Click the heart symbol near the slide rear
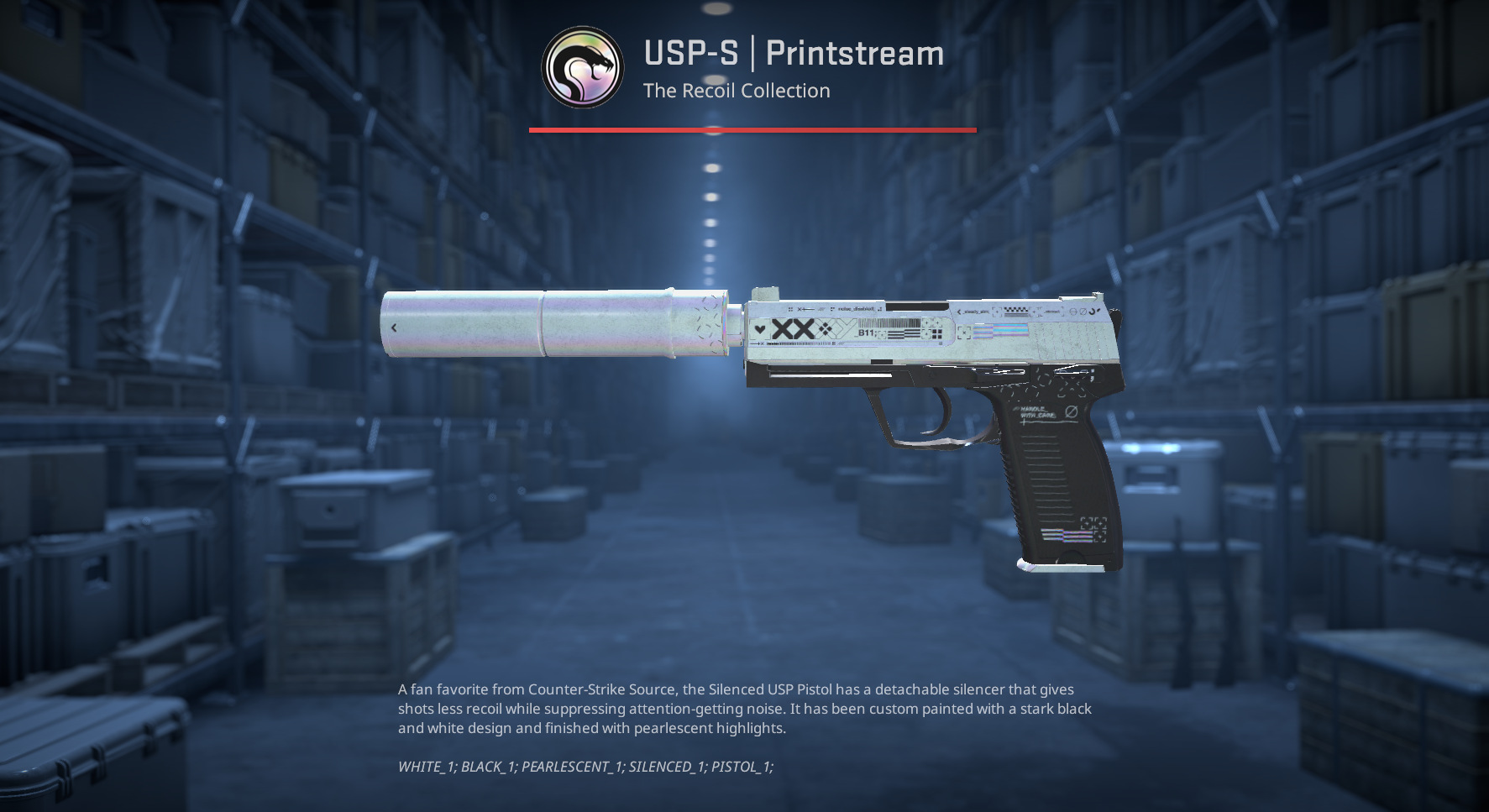Viewport: 1489px width, 812px height. point(759,330)
